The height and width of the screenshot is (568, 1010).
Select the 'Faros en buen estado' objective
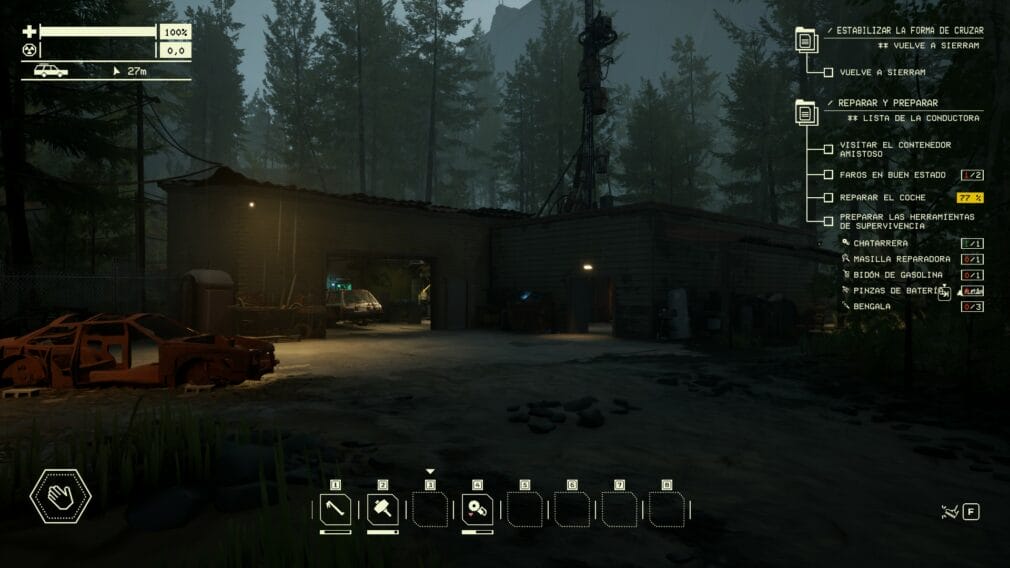click(828, 175)
